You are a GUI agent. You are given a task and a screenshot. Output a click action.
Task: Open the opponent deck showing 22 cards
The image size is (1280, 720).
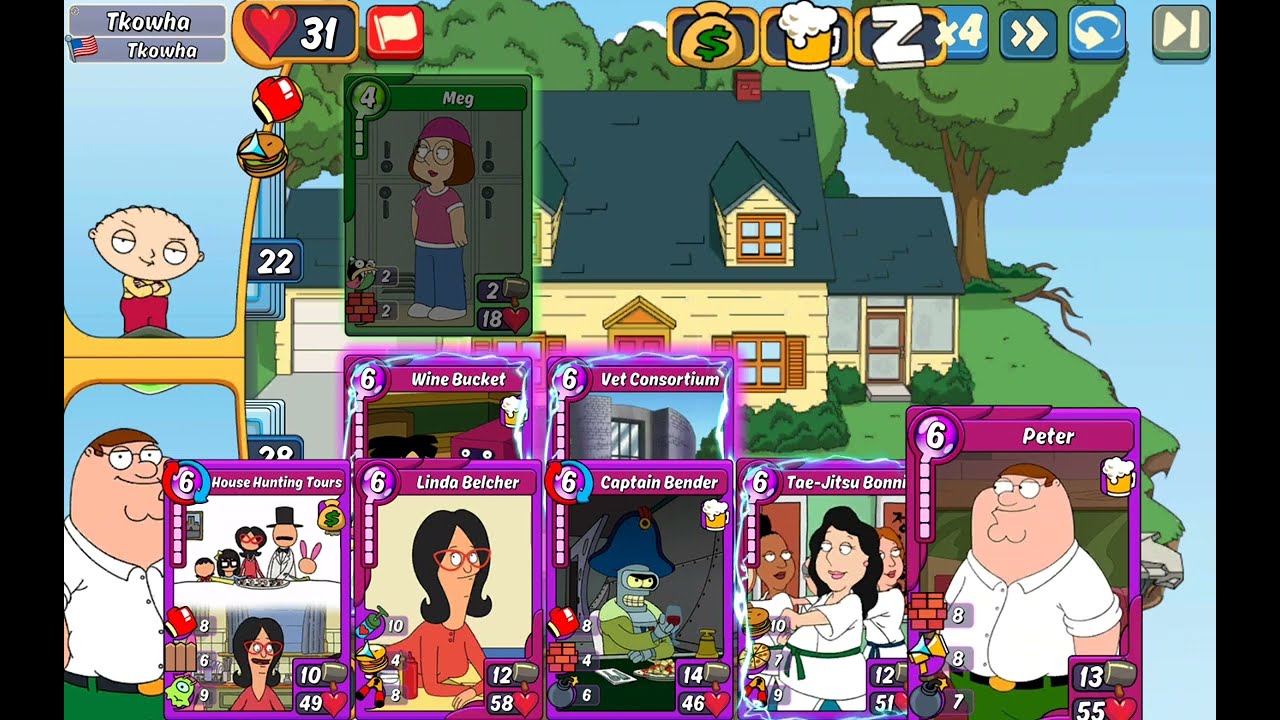pyautogui.click(x=274, y=263)
